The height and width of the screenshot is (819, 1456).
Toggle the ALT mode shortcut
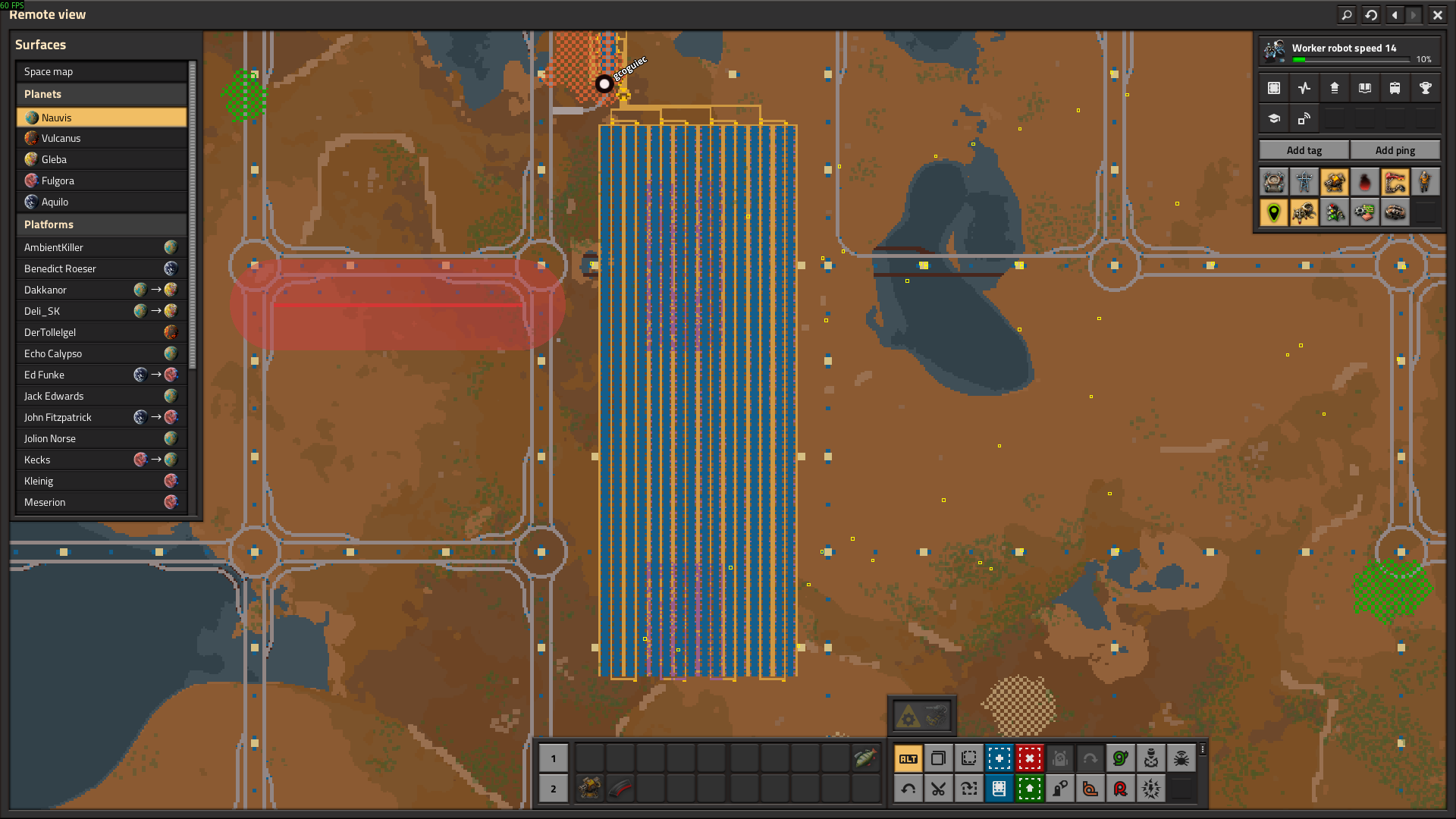coord(908,758)
